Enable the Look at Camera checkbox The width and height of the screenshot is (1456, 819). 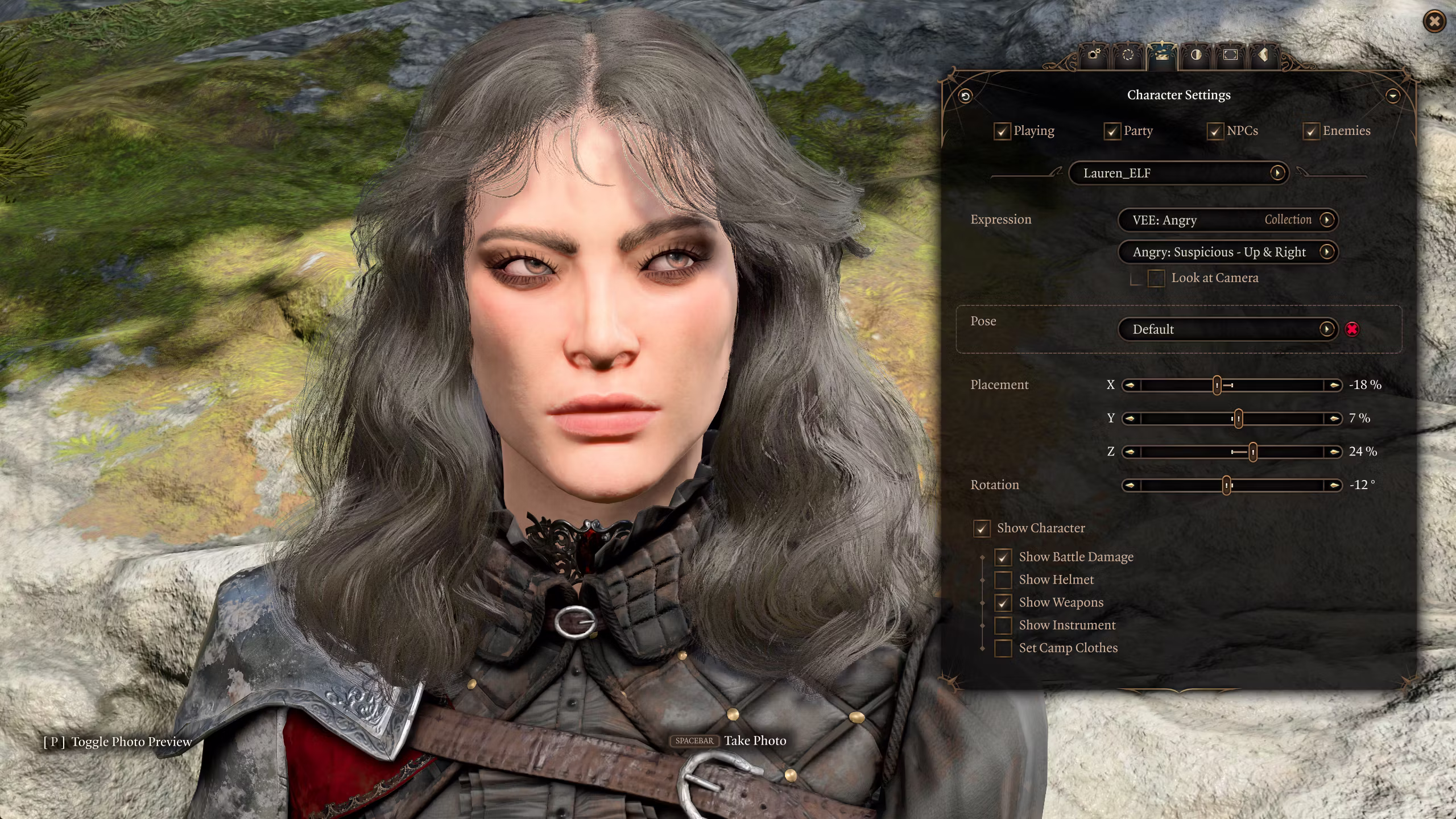point(1156,278)
